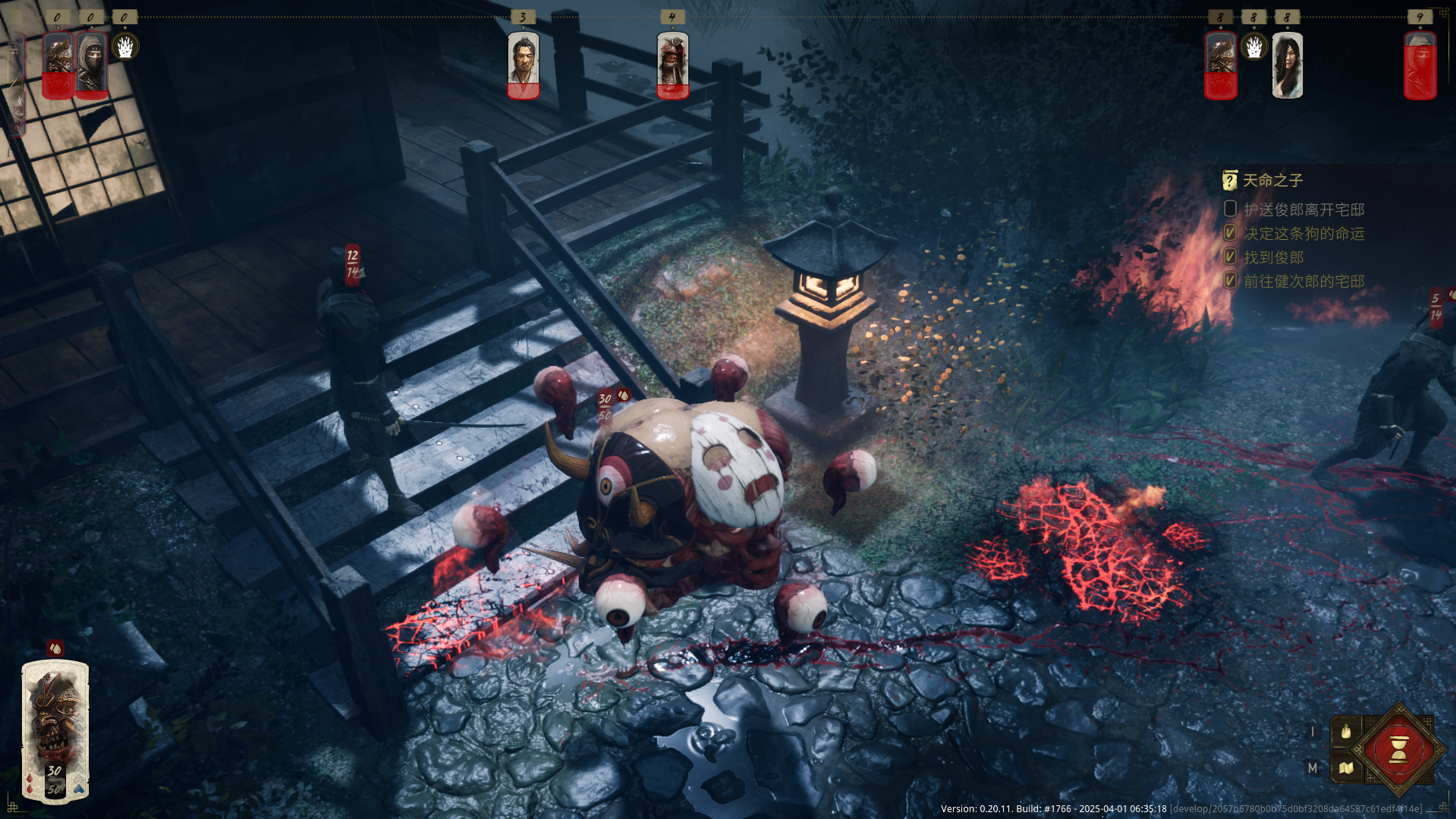
Task: Select the 天命之子 quest tracker title
Action: [x=1272, y=181]
